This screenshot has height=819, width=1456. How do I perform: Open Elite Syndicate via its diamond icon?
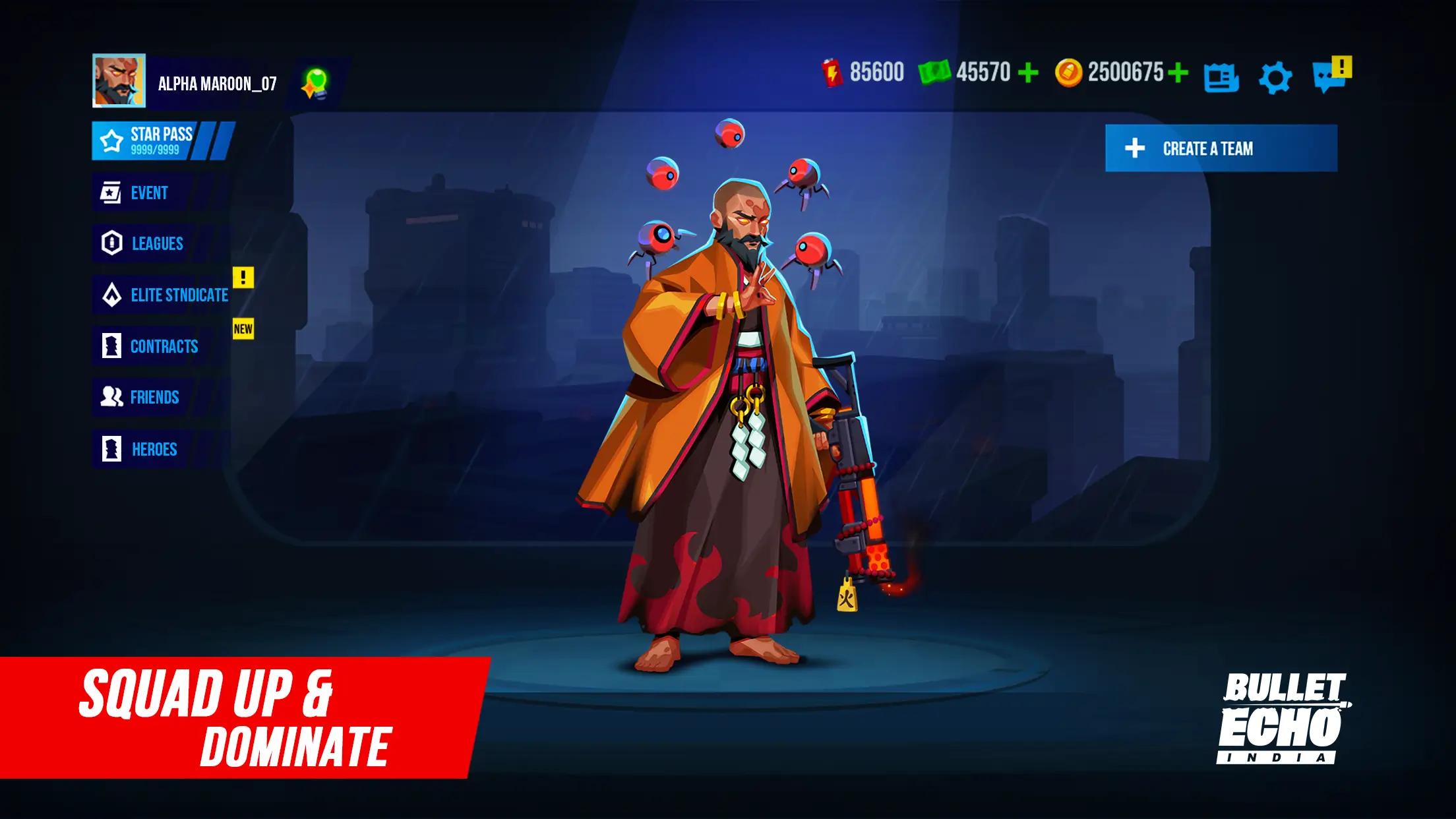point(113,295)
